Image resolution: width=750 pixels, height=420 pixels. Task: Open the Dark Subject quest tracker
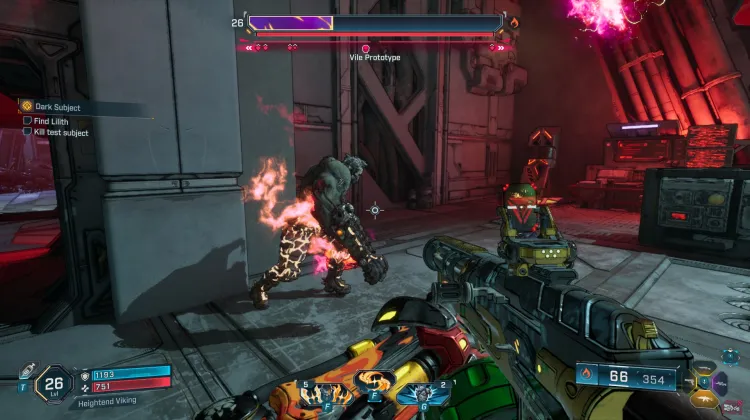[x=57, y=107]
